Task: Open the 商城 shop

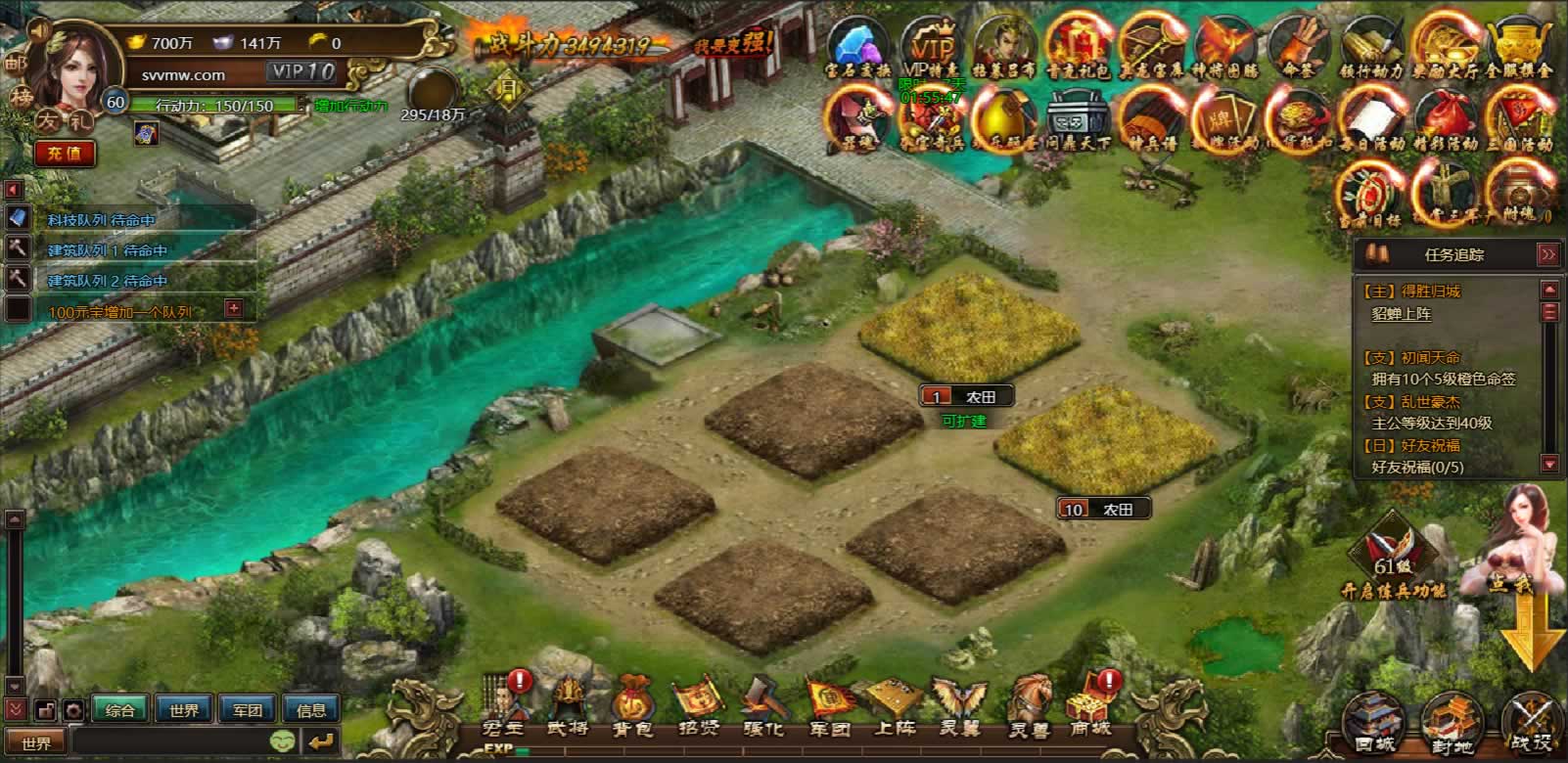Action: click(x=1089, y=706)
